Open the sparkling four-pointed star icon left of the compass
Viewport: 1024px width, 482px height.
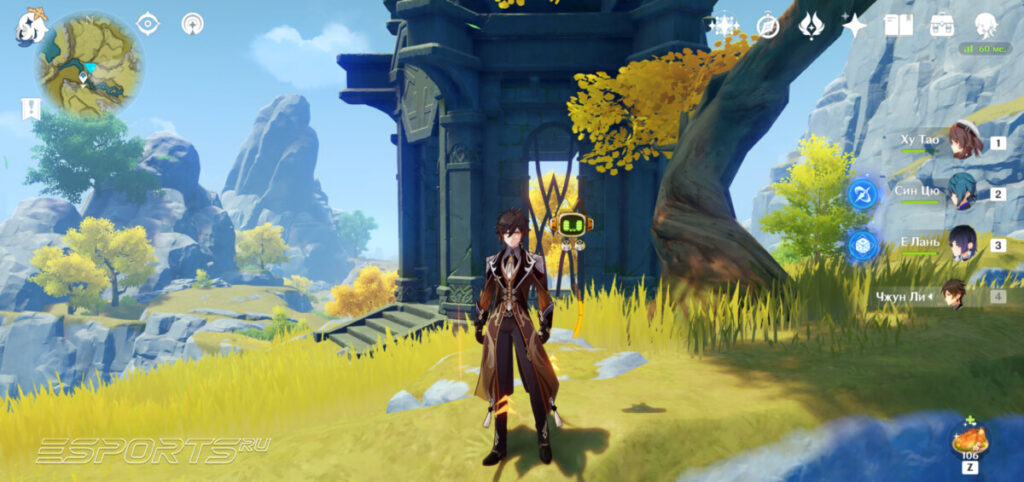coord(722,26)
